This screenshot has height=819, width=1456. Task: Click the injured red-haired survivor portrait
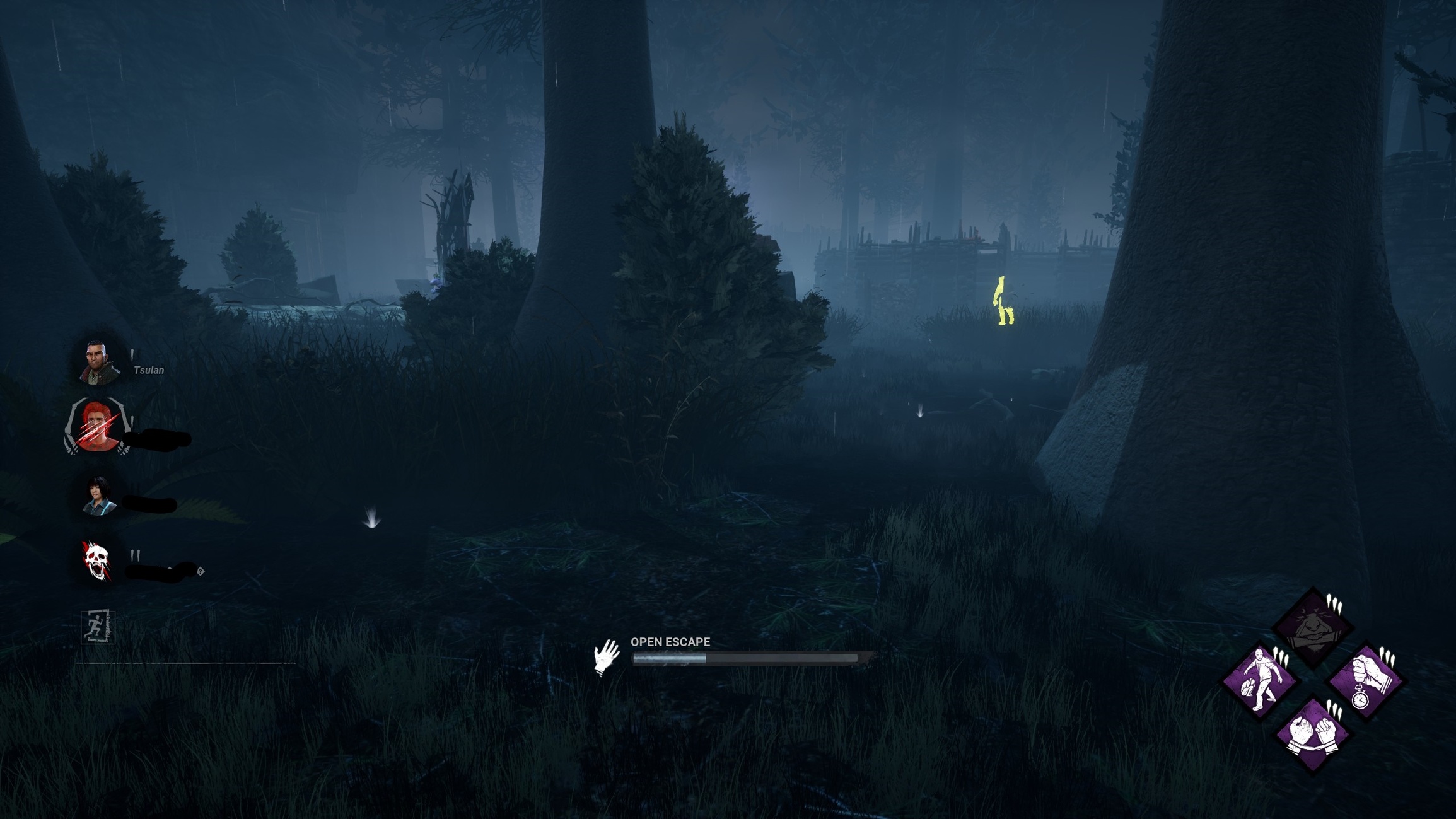[98, 427]
